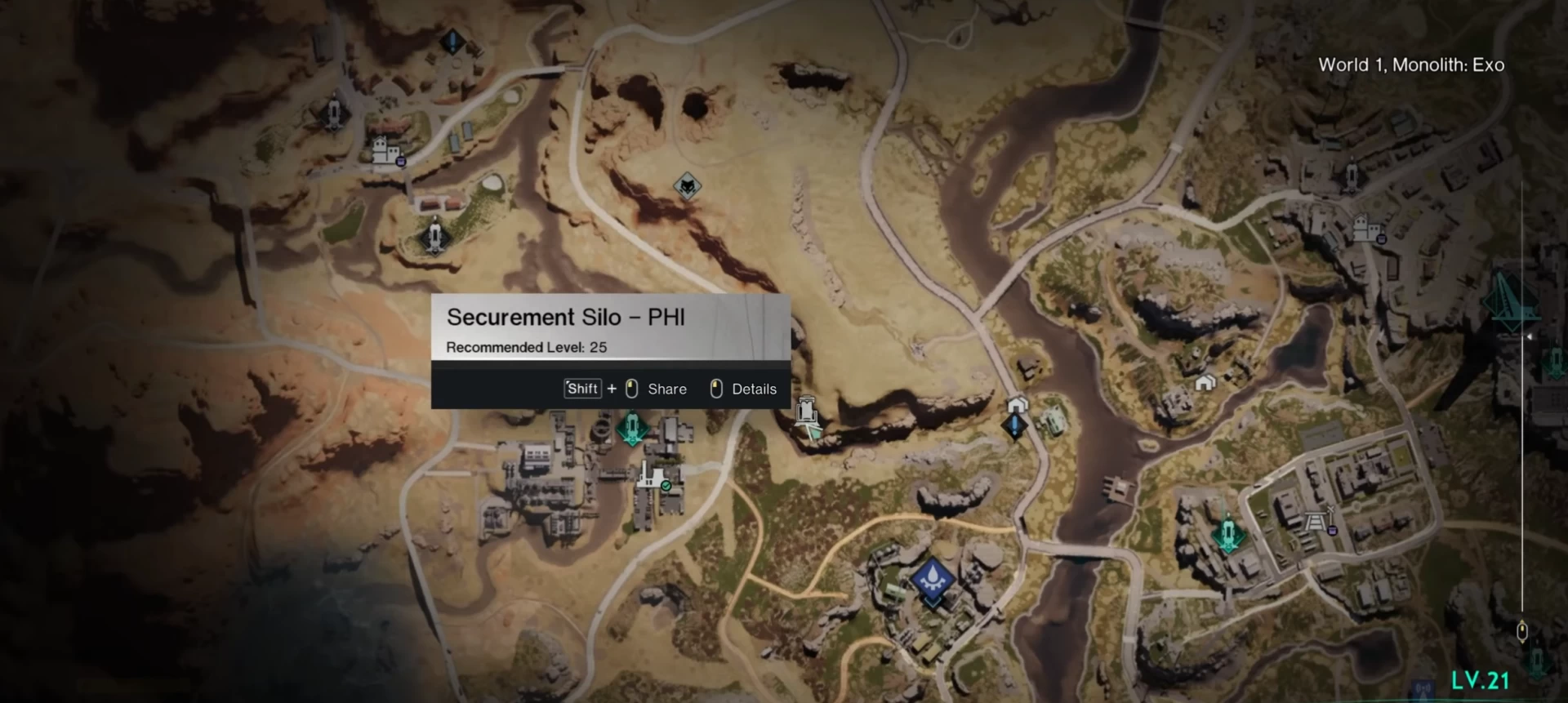
Task: Click the map zoom slider handle
Action: coord(1521,631)
